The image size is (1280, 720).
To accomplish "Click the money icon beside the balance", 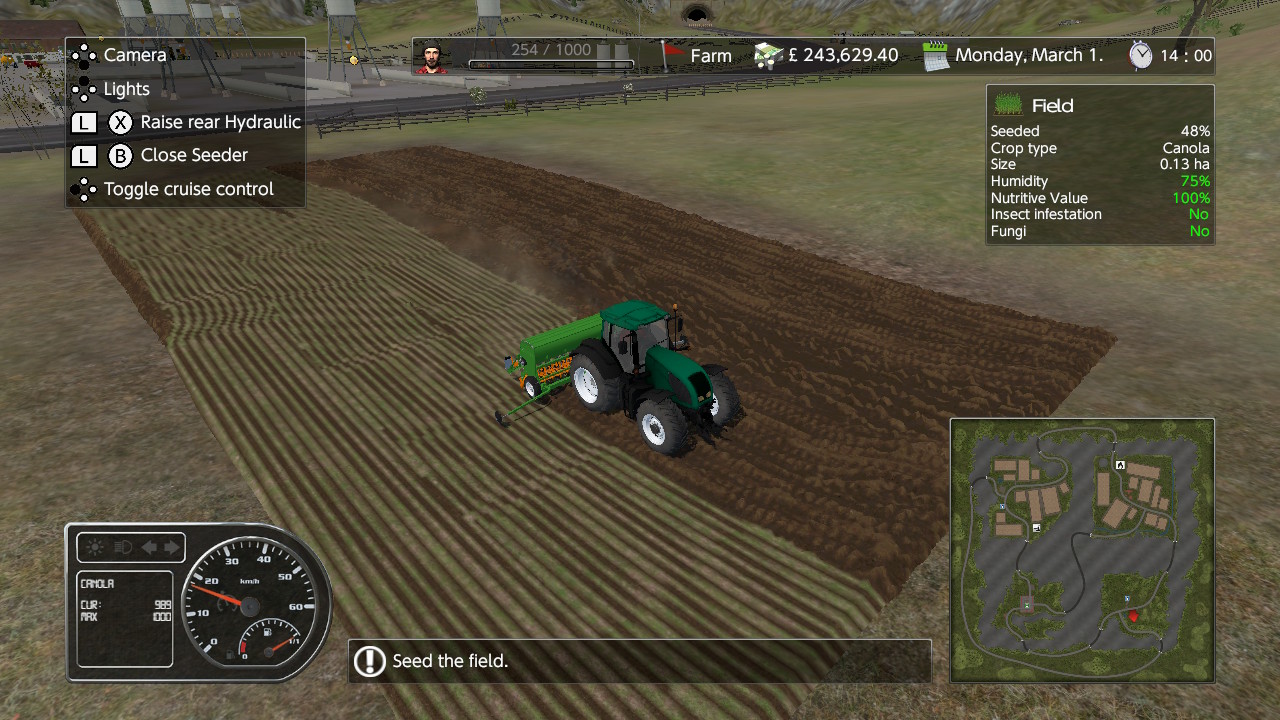I will coord(767,57).
